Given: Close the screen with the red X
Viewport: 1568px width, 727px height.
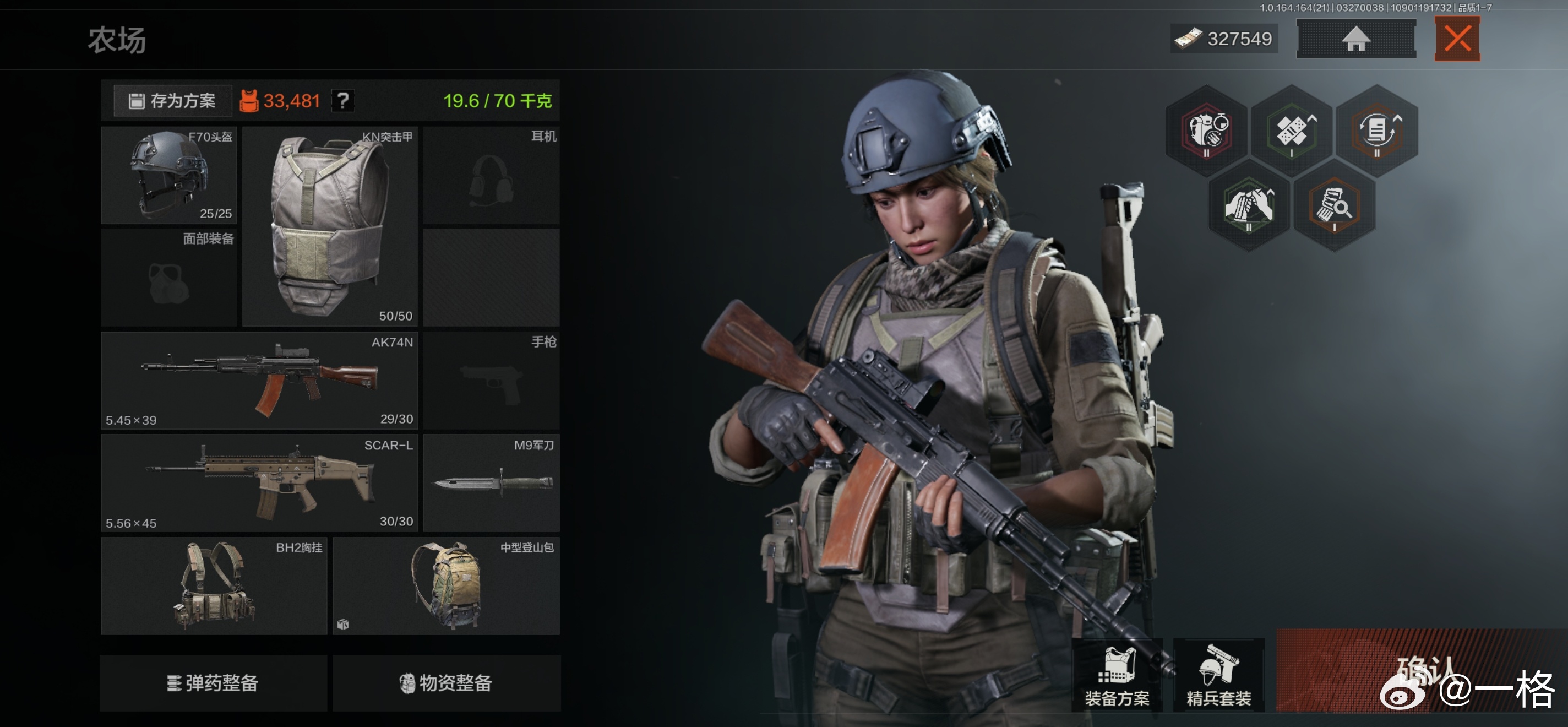Looking at the screenshot, I should click(1457, 39).
